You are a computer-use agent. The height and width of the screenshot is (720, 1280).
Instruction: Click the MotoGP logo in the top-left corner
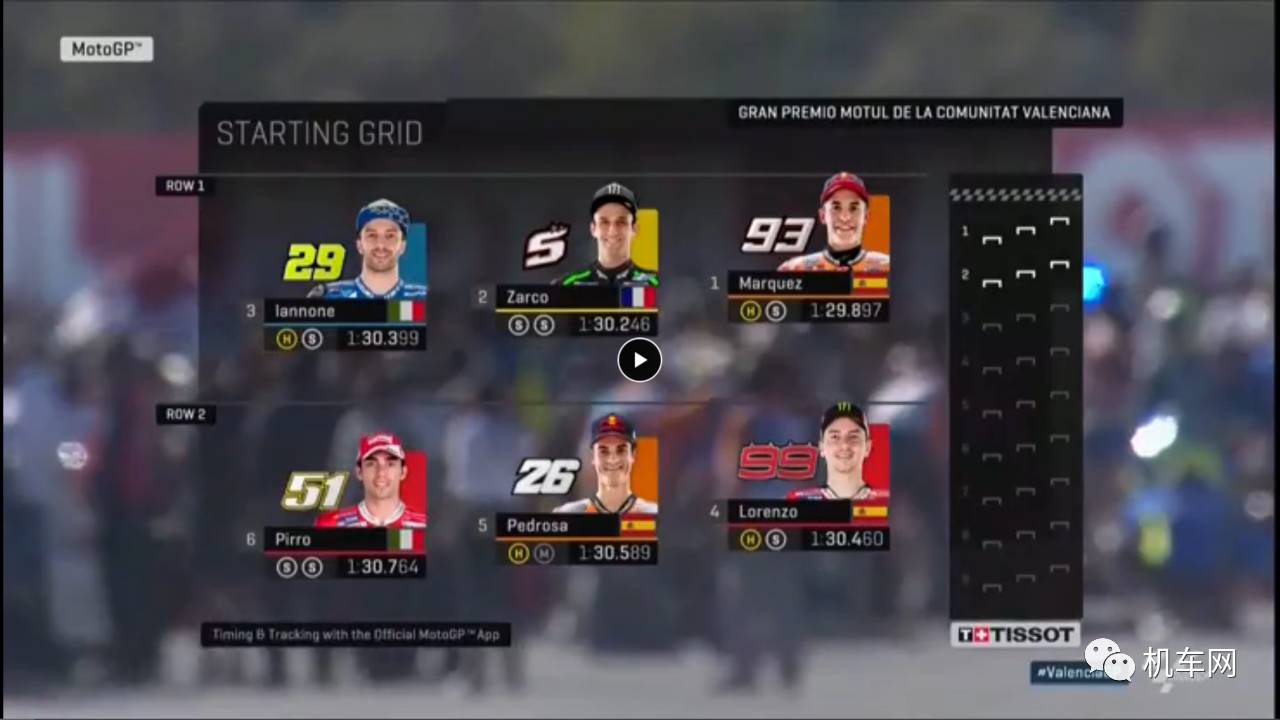point(107,49)
